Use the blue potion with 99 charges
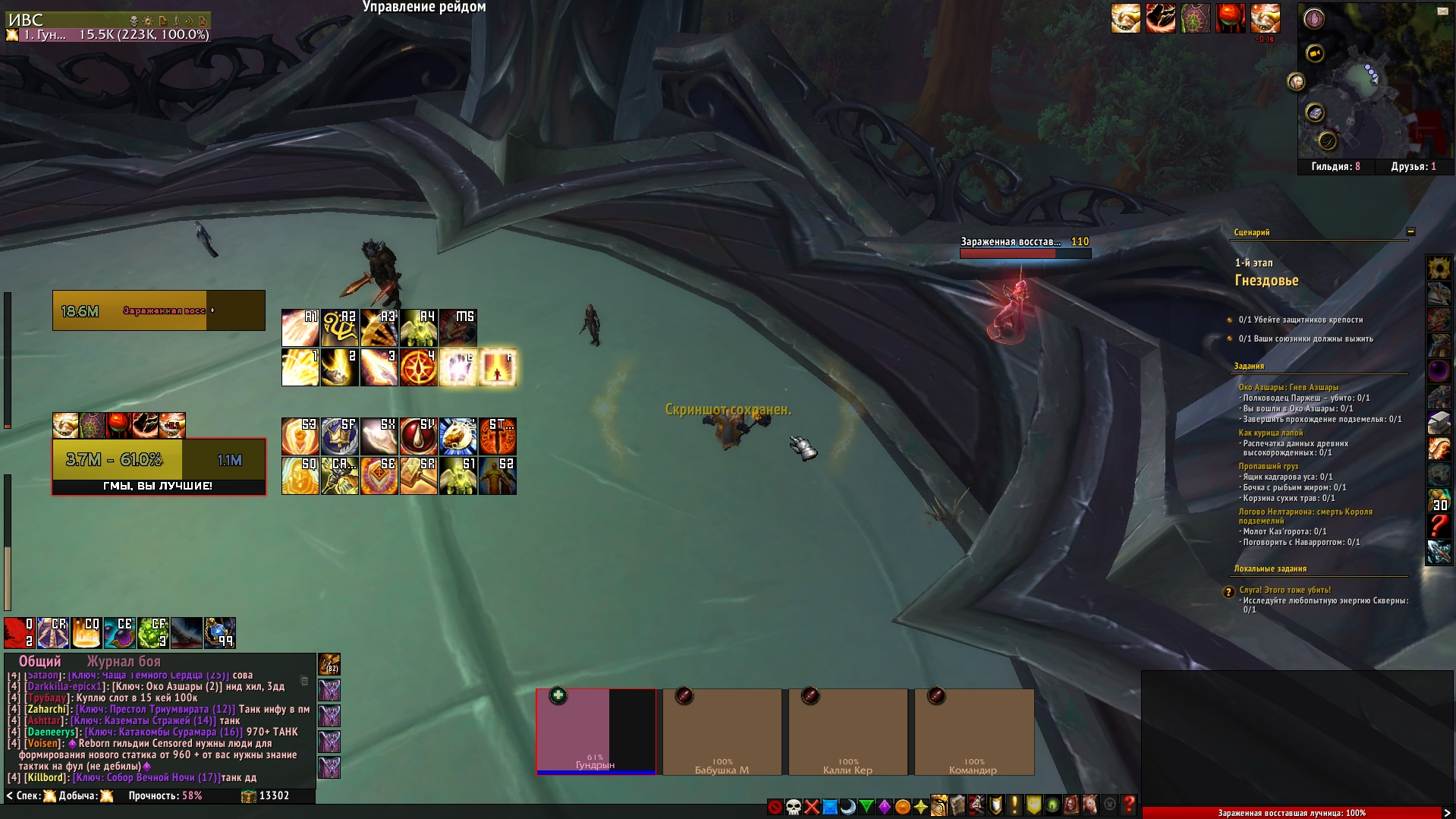The height and width of the screenshot is (819, 1456). pyautogui.click(x=219, y=633)
